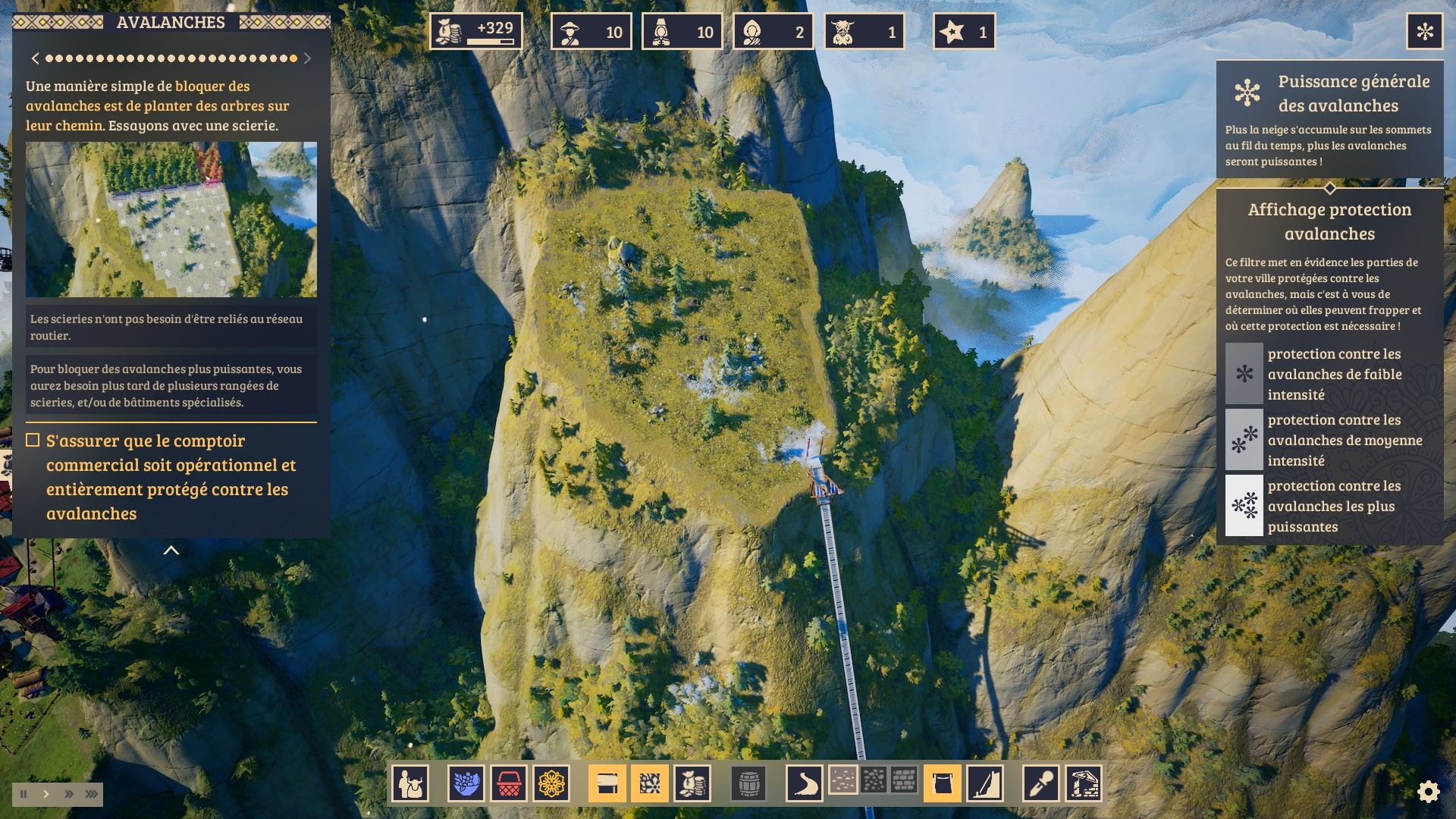This screenshot has width=1456, height=819.
Task: Open the star prestige counter
Action: coord(964,32)
